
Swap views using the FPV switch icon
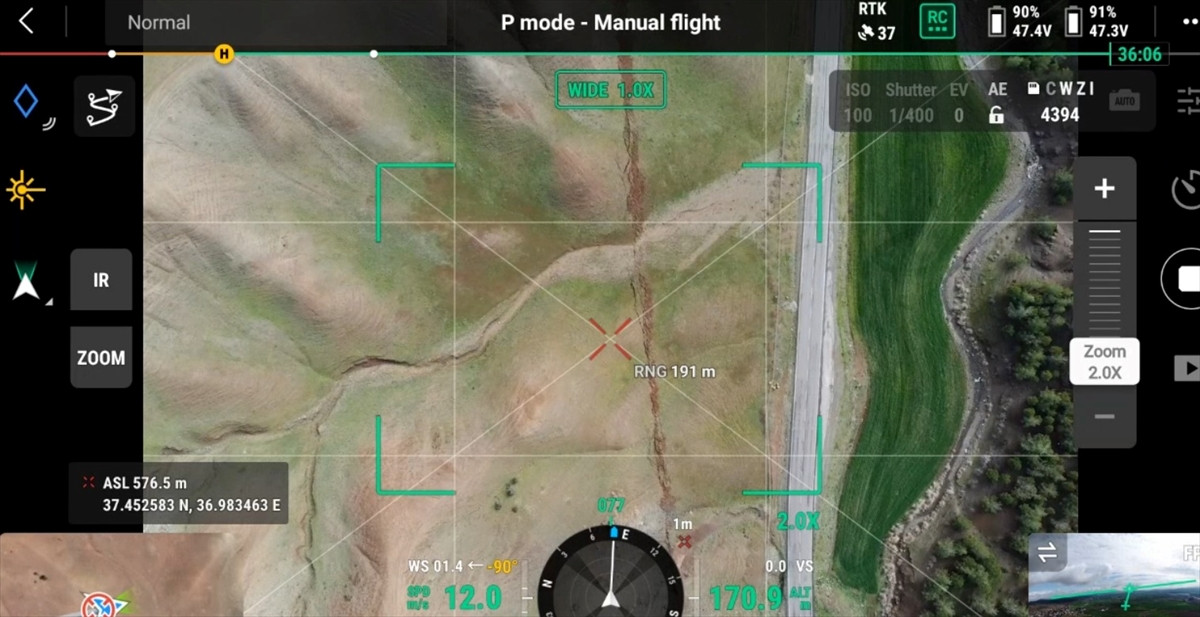click(1048, 552)
